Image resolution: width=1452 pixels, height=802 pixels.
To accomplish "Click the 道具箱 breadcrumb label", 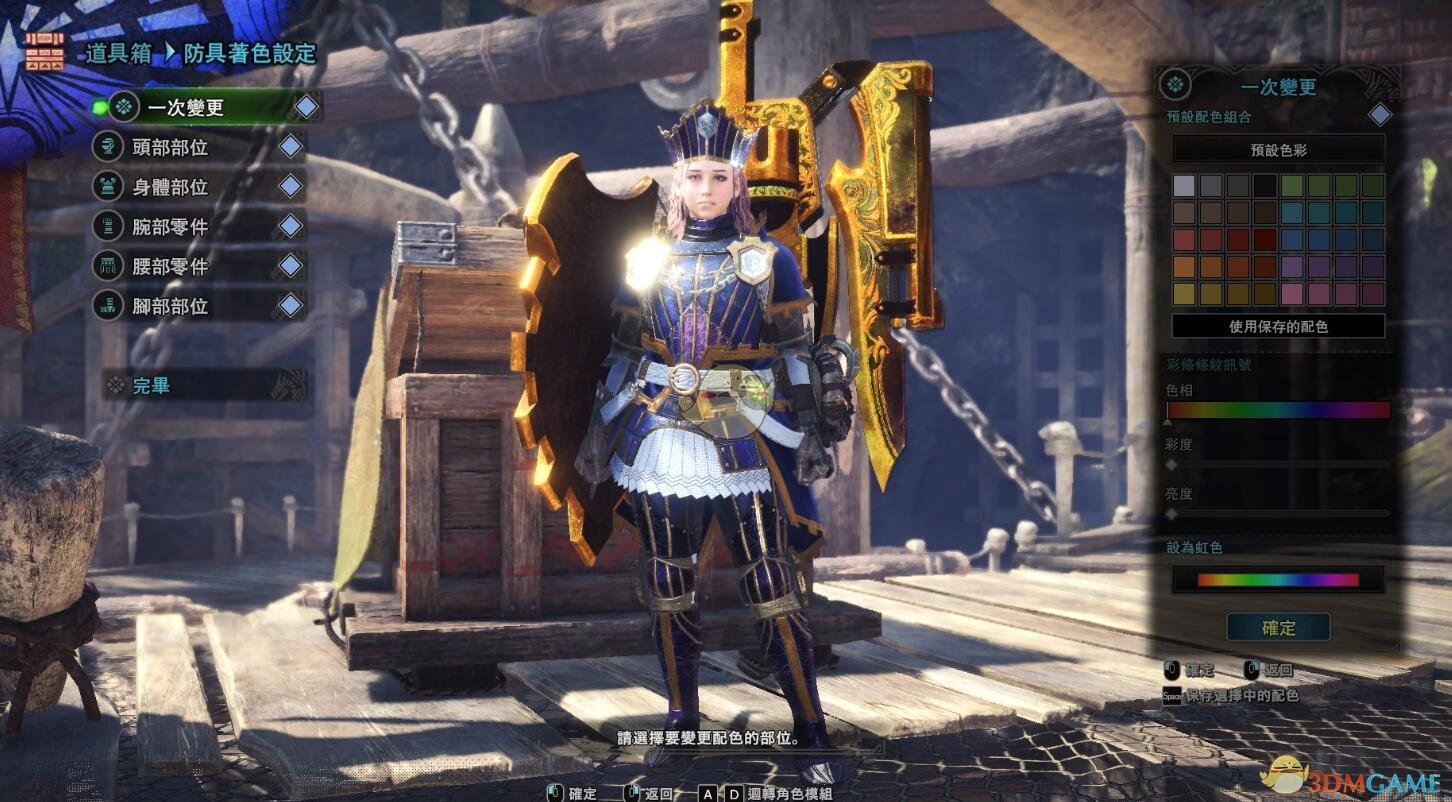I will point(118,54).
